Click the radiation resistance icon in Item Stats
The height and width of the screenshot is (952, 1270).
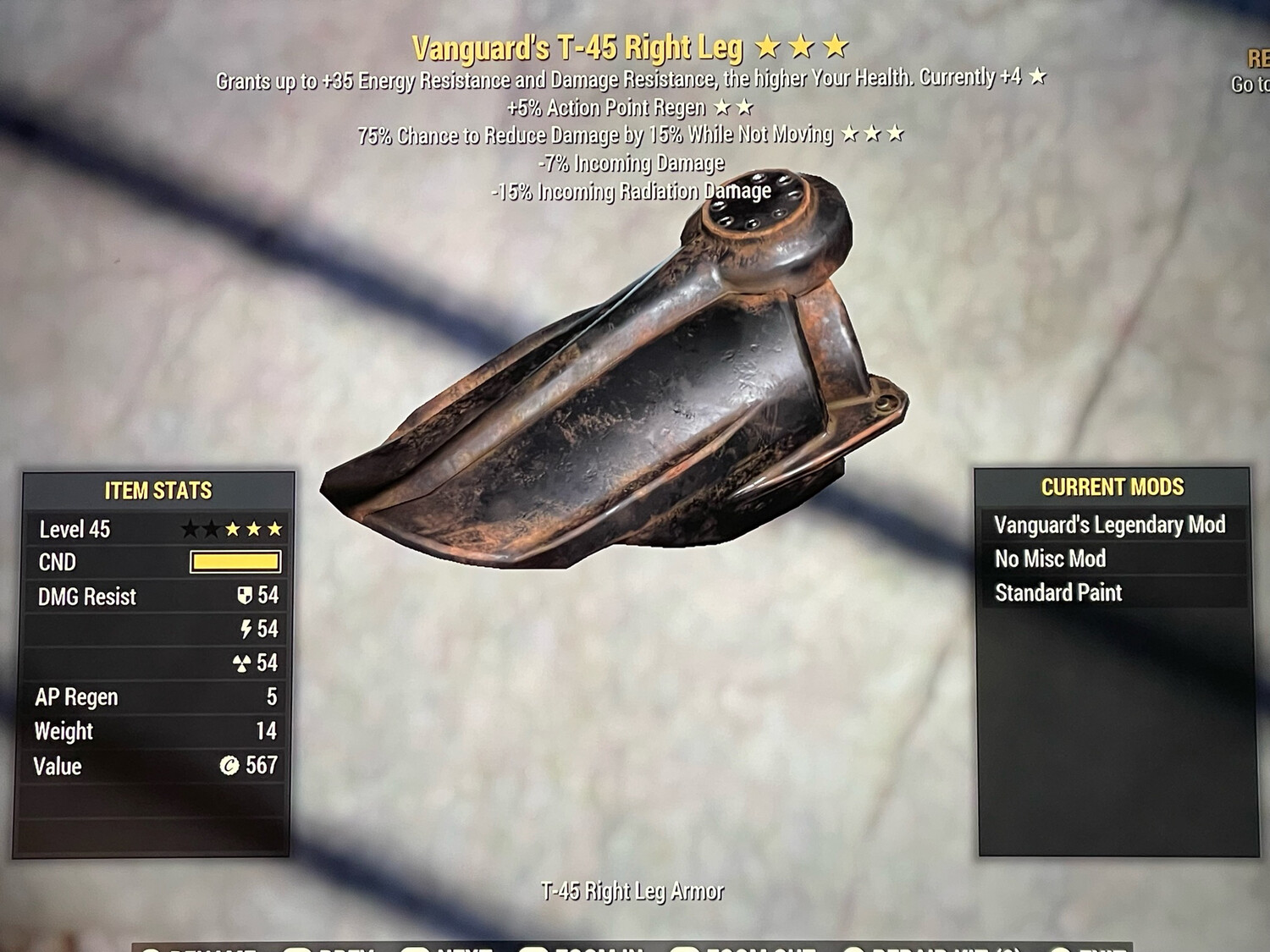tap(244, 663)
